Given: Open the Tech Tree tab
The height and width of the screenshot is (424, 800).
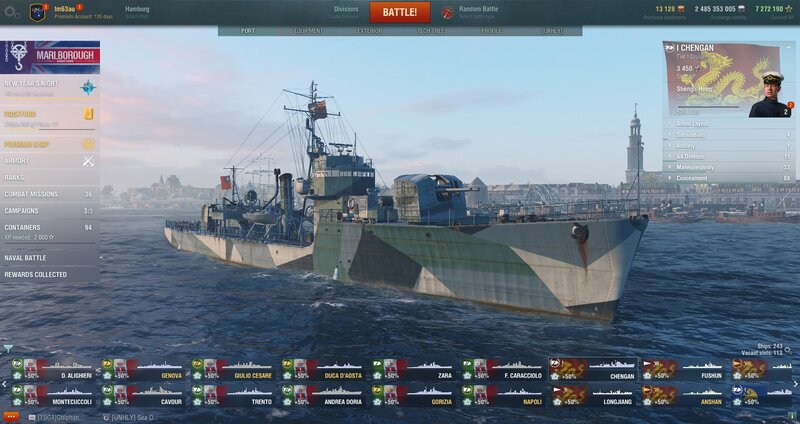Looking at the screenshot, I should (430, 31).
